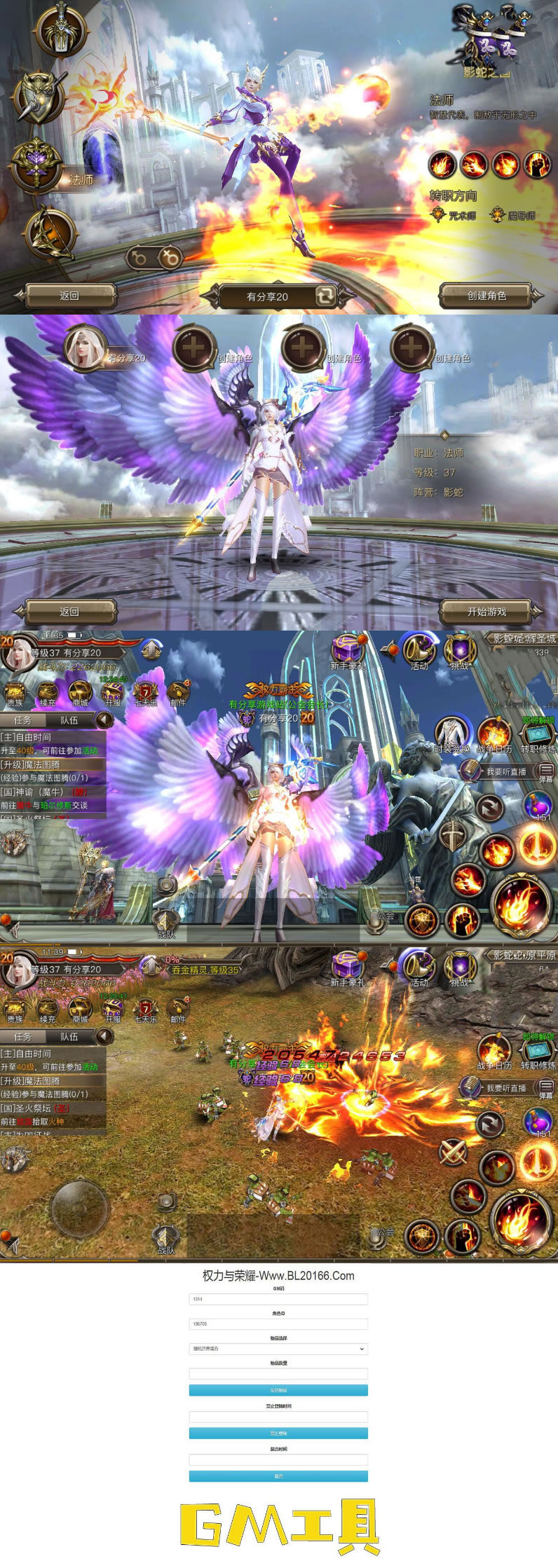Randomize the character name 有分享20

(325, 296)
